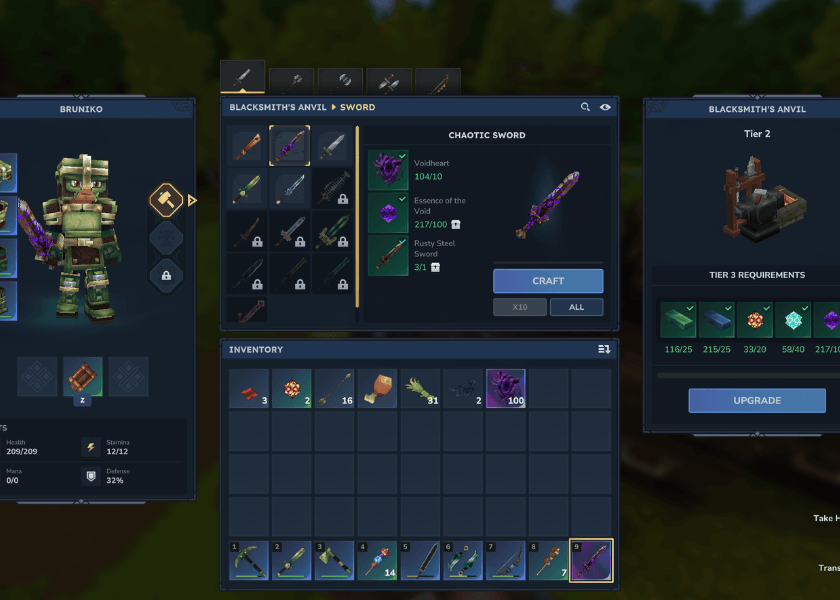Select the pickaxe in hotbar slot 1
The image size is (840, 600).
point(247,560)
